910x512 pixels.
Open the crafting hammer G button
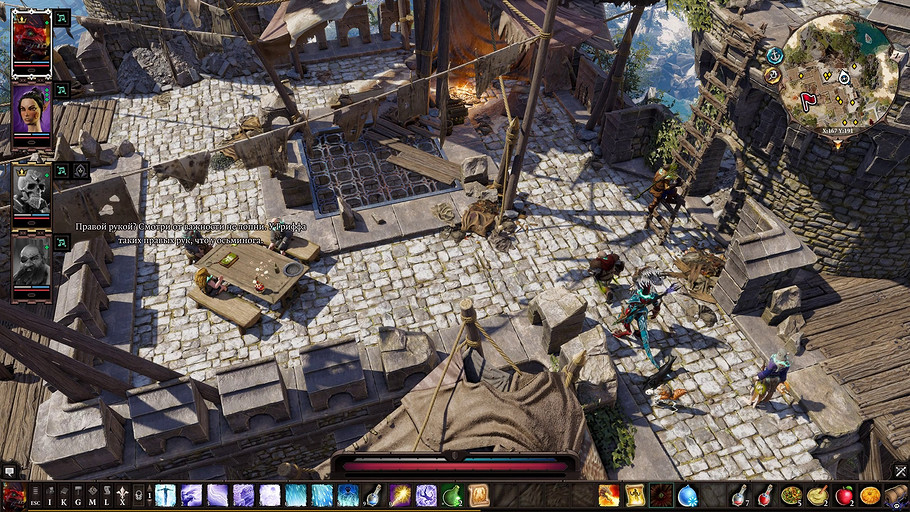tap(79, 495)
